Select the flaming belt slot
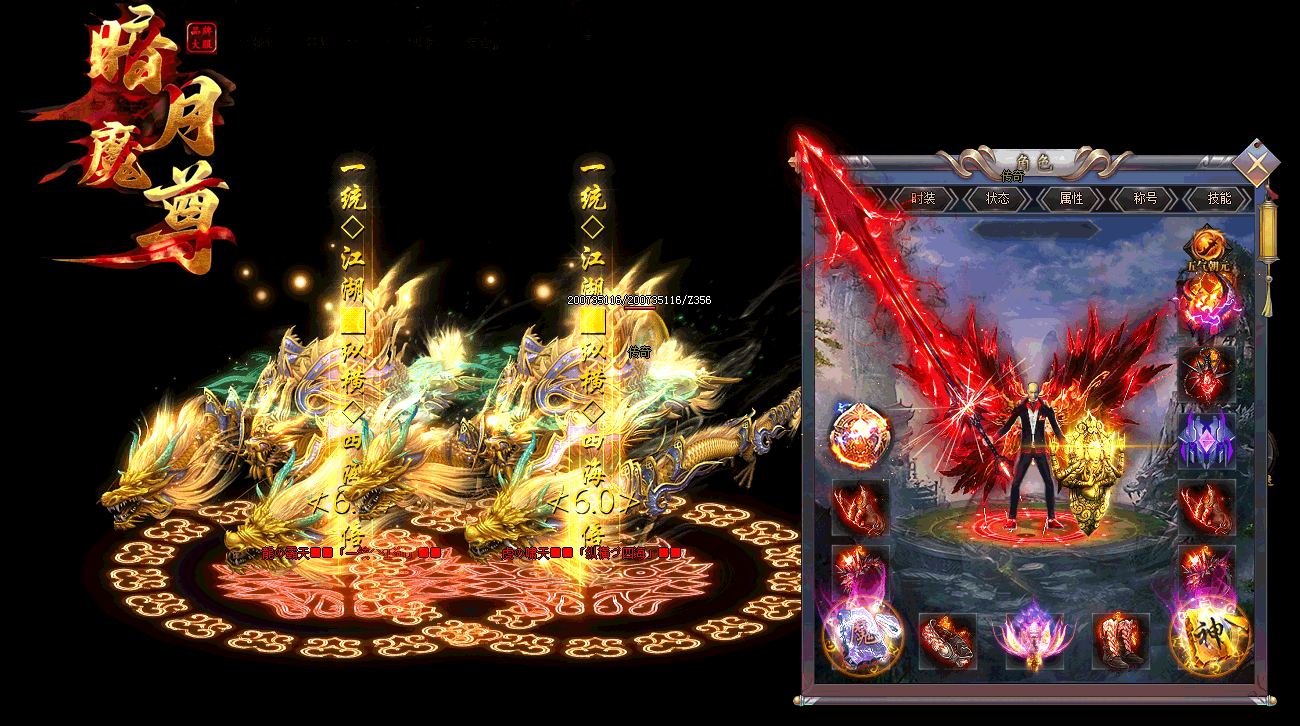Image resolution: width=1300 pixels, height=726 pixels. (947, 640)
